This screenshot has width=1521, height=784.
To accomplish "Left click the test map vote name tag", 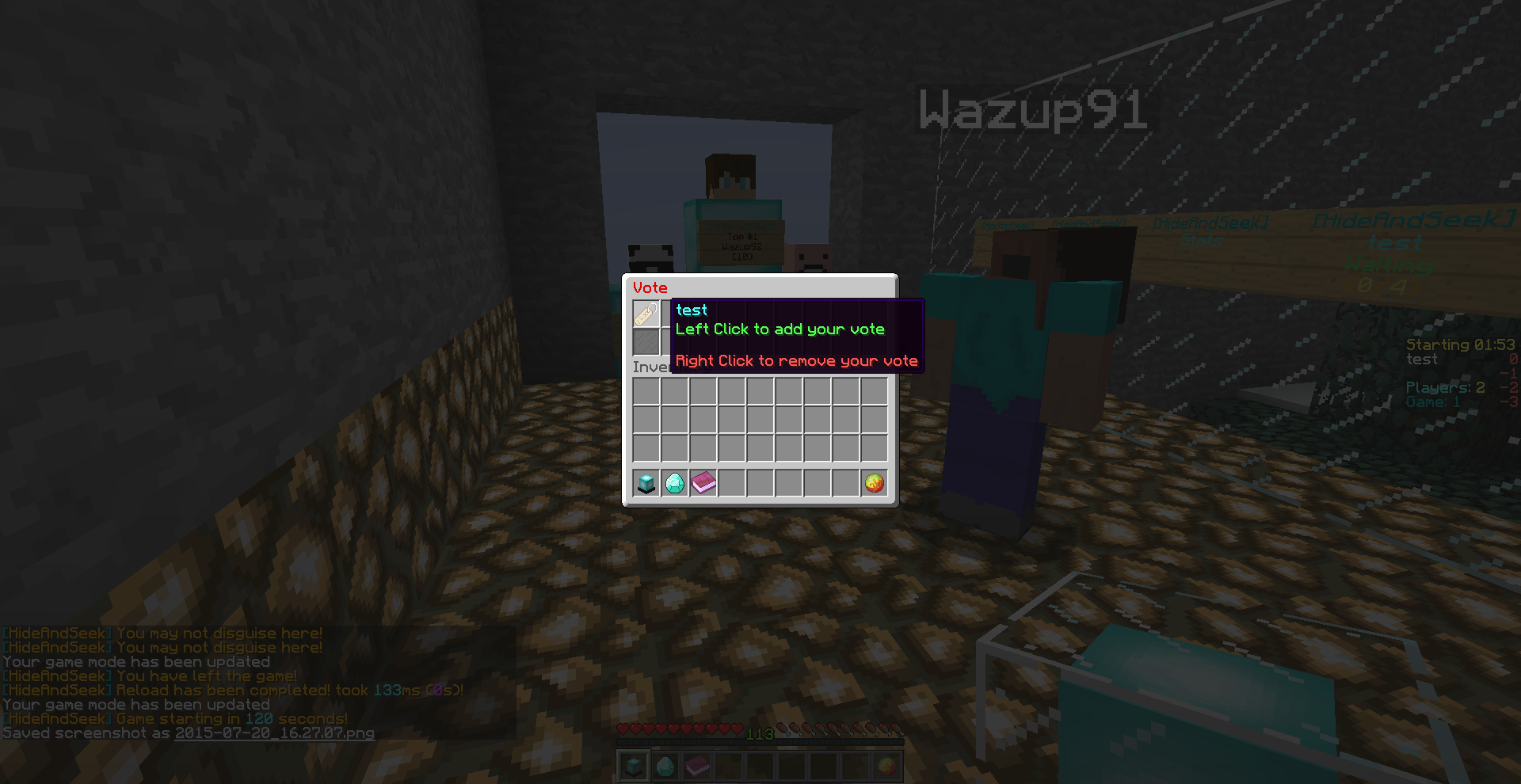I will [644, 314].
